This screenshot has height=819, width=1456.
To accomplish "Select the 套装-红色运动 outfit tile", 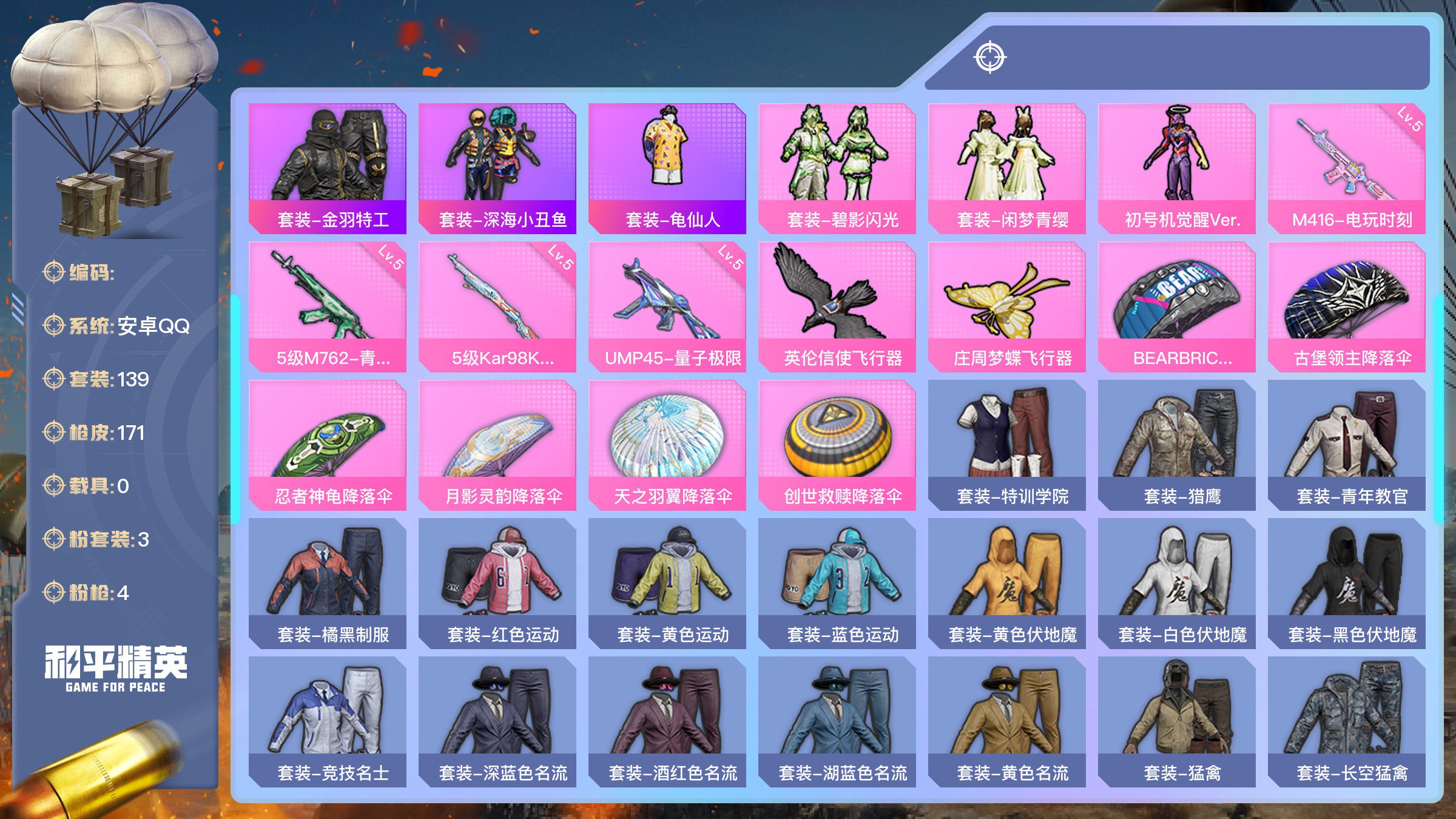I will (x=497, y=583).
